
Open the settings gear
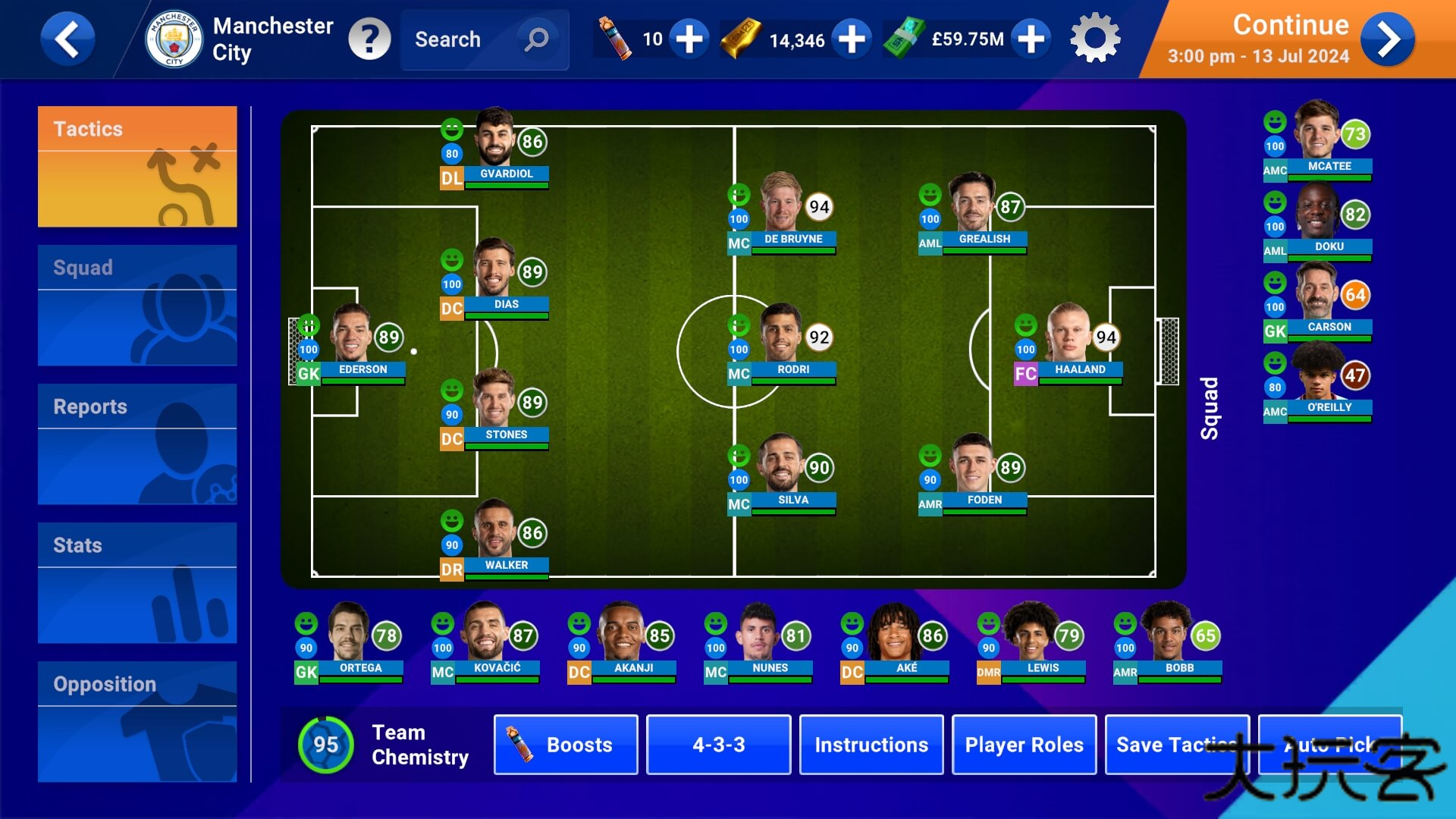tap(1094, 39)
